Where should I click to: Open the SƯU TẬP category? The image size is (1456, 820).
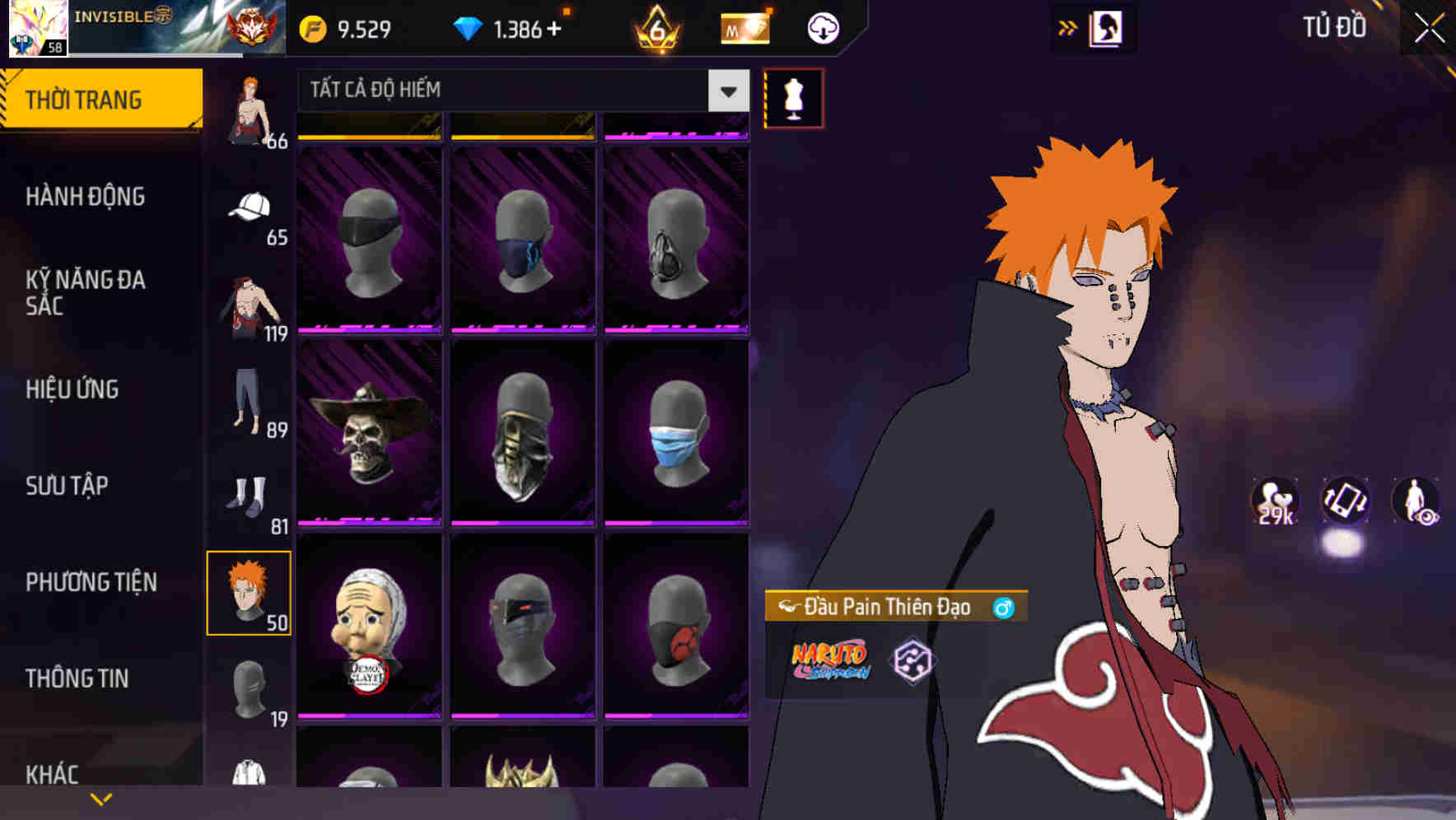tap(66, 486)
